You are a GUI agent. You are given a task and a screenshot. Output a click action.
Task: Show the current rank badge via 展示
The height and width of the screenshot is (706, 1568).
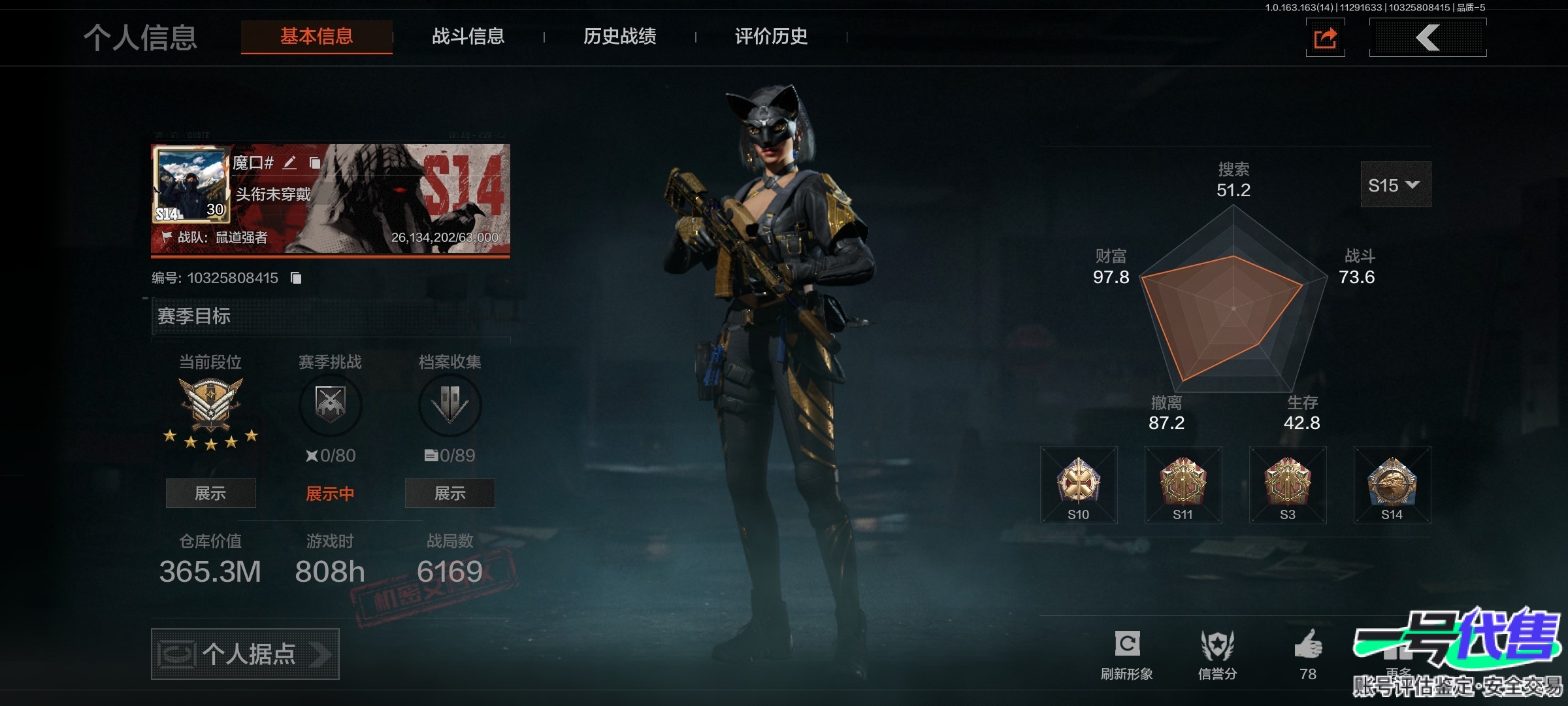click(210, 494)
